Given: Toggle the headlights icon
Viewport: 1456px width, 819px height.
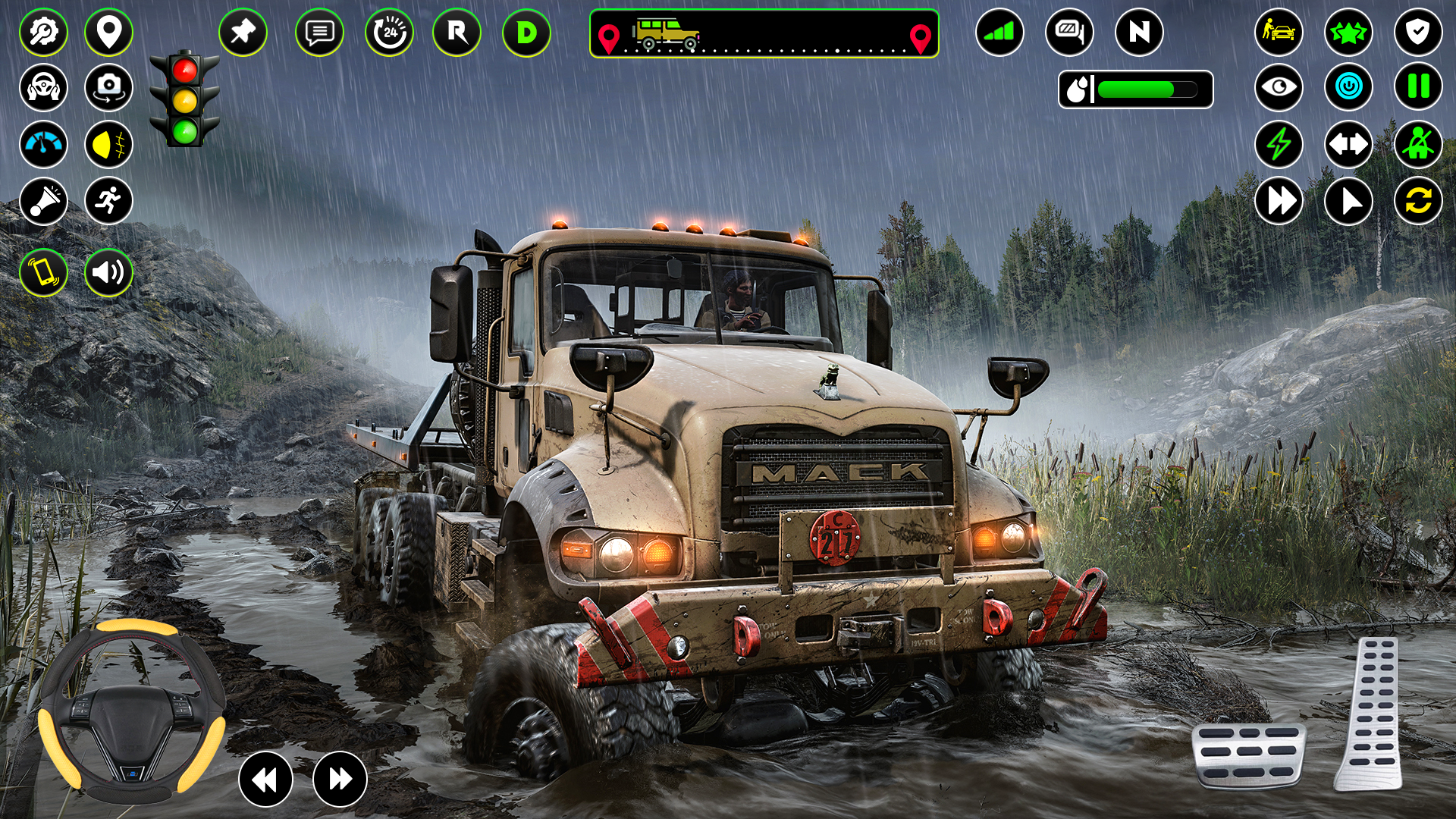Looking at the screenshot, I should pyautogui.click(x=108, y=144).
